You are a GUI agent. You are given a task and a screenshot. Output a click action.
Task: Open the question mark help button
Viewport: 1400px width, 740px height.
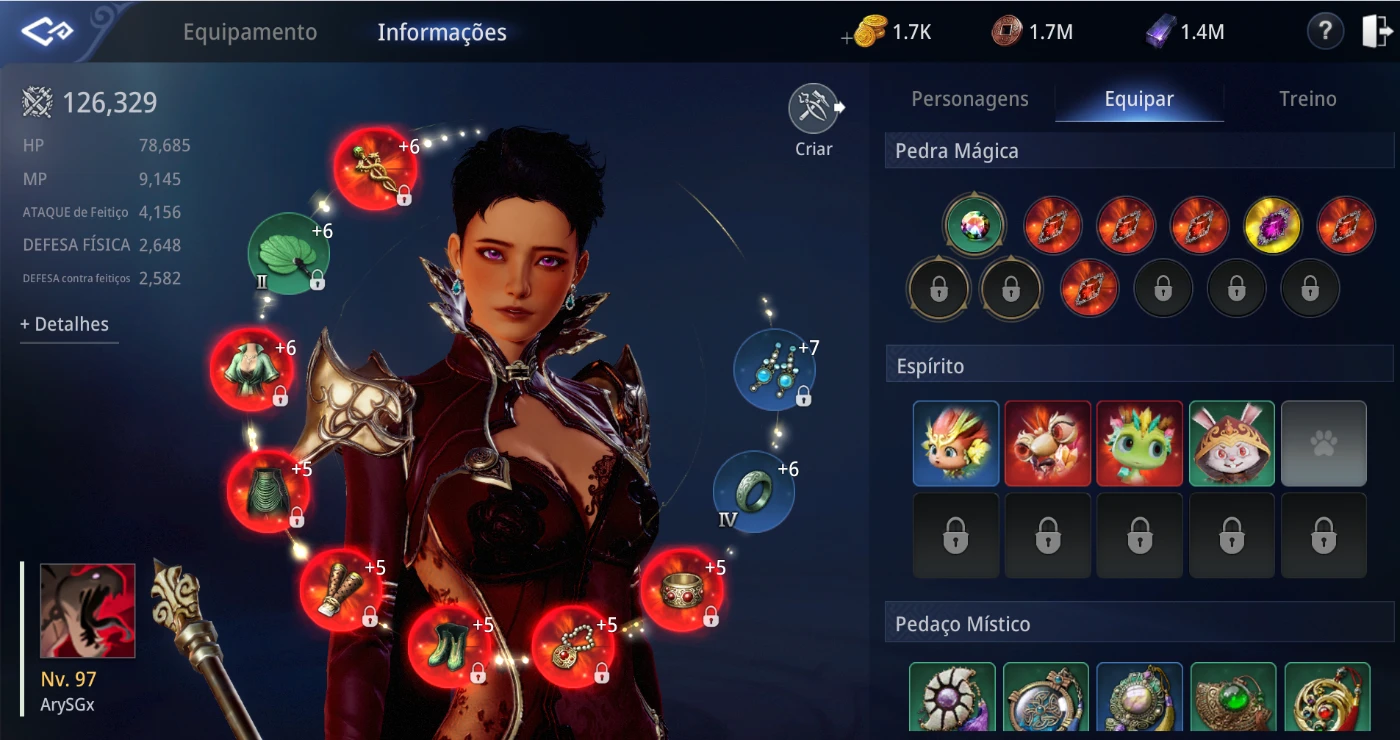[x=1325, y=32]
